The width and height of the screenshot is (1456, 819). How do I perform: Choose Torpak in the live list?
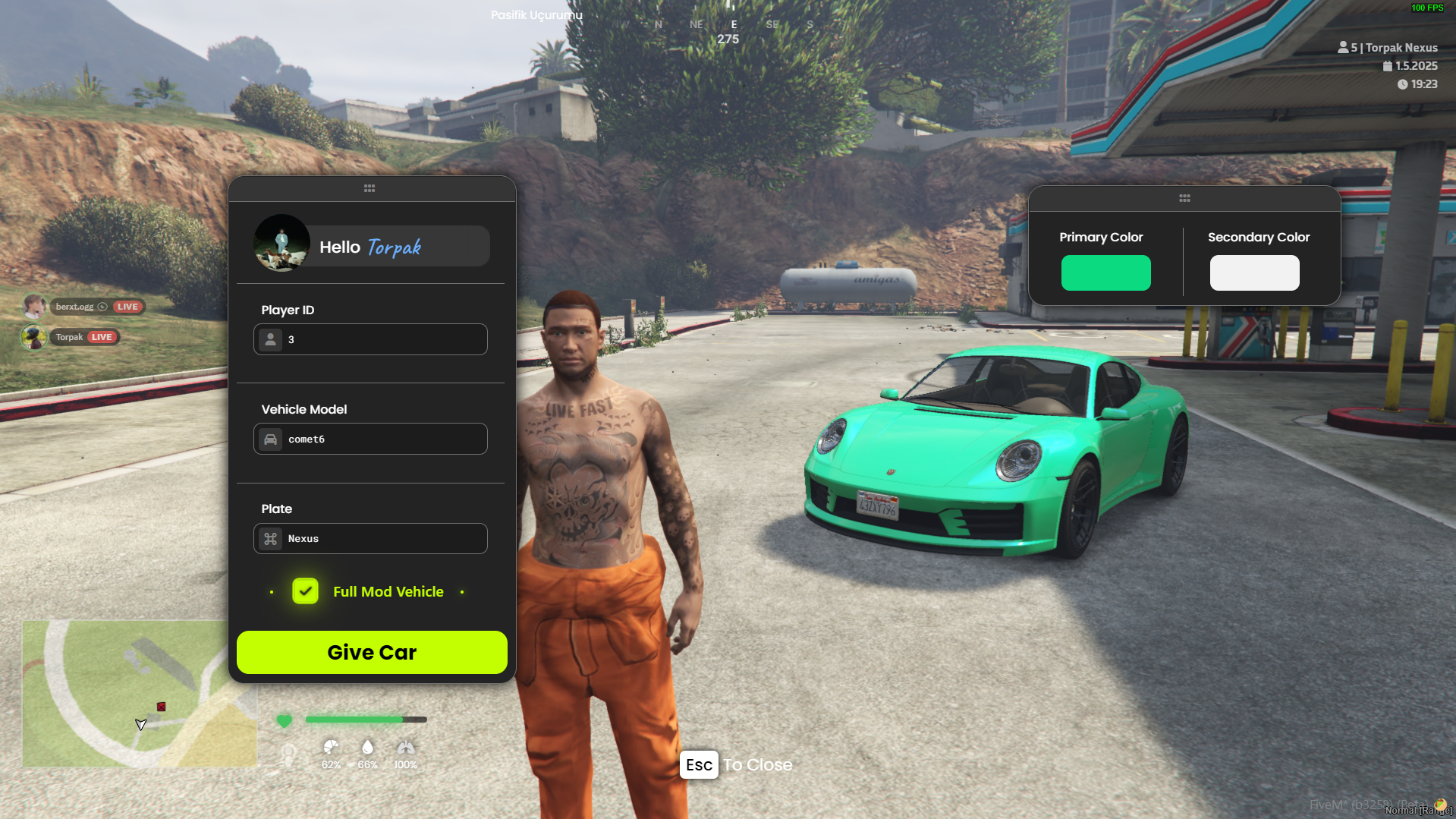(x=69, y=337)
